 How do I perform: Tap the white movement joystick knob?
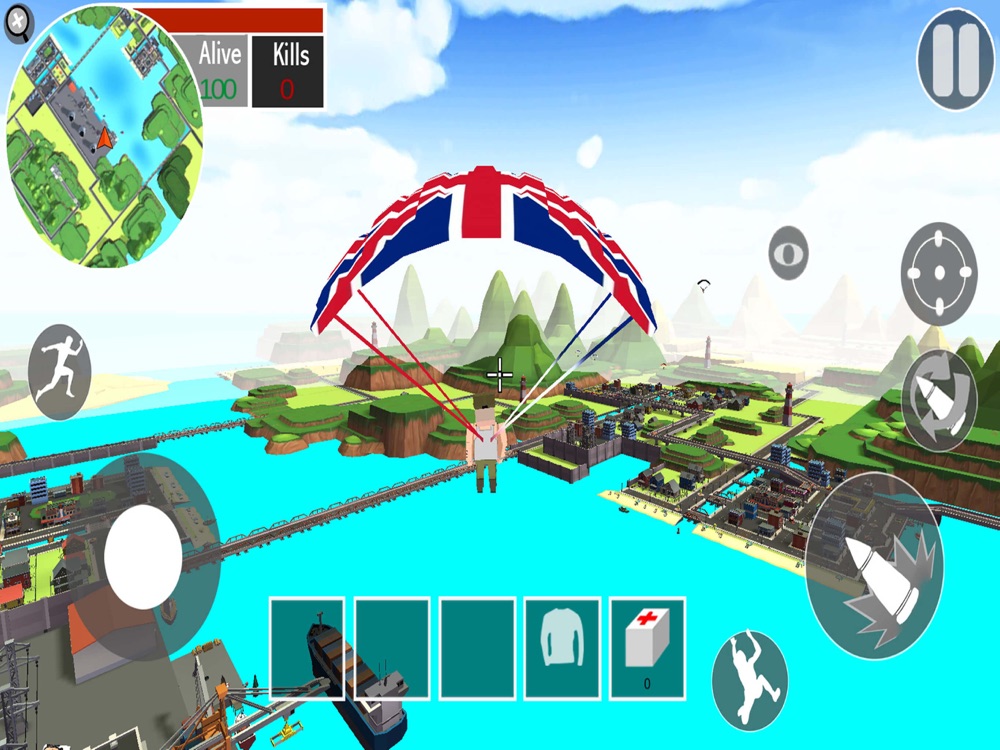(143, 556)
